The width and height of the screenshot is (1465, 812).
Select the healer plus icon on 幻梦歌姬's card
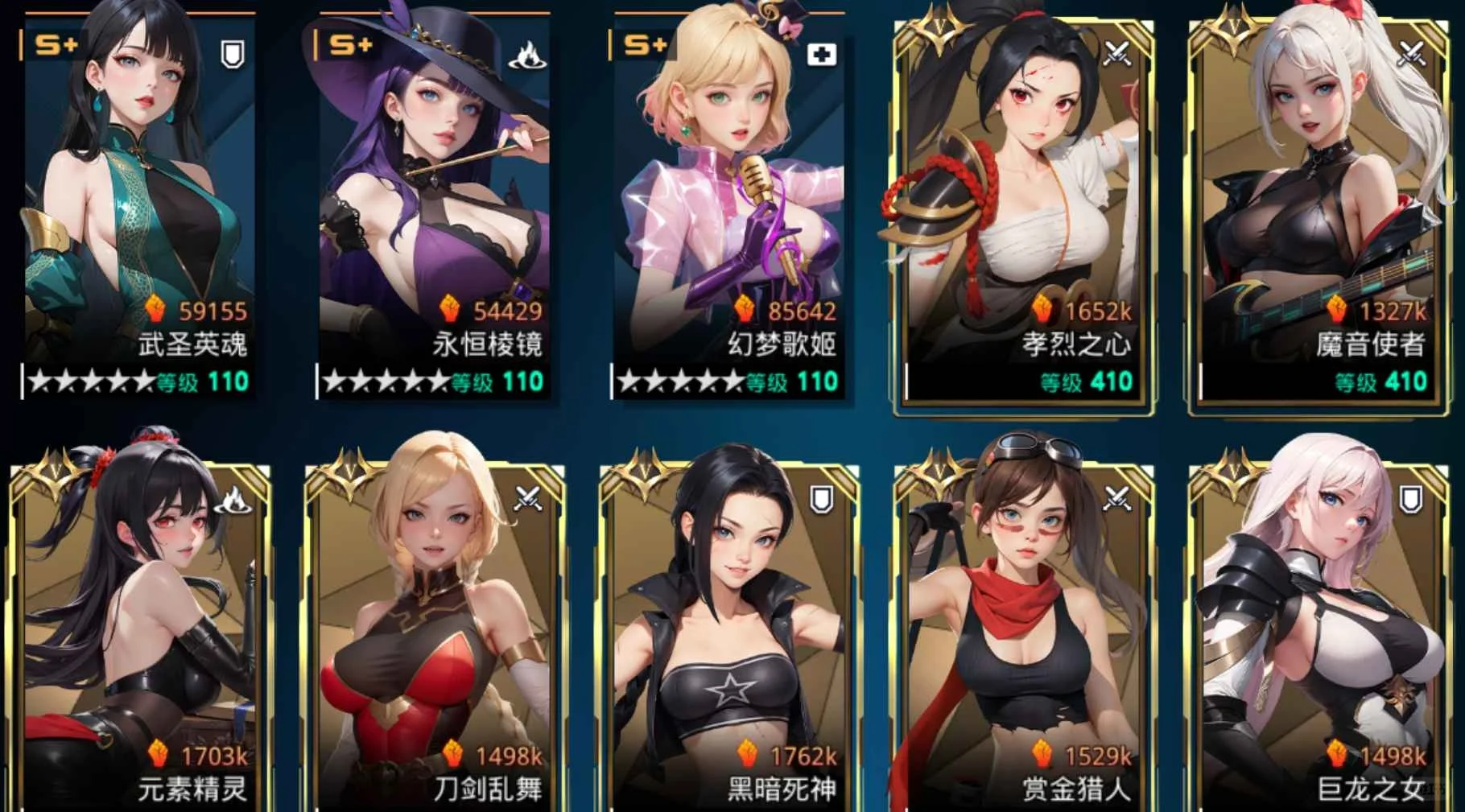823,53
